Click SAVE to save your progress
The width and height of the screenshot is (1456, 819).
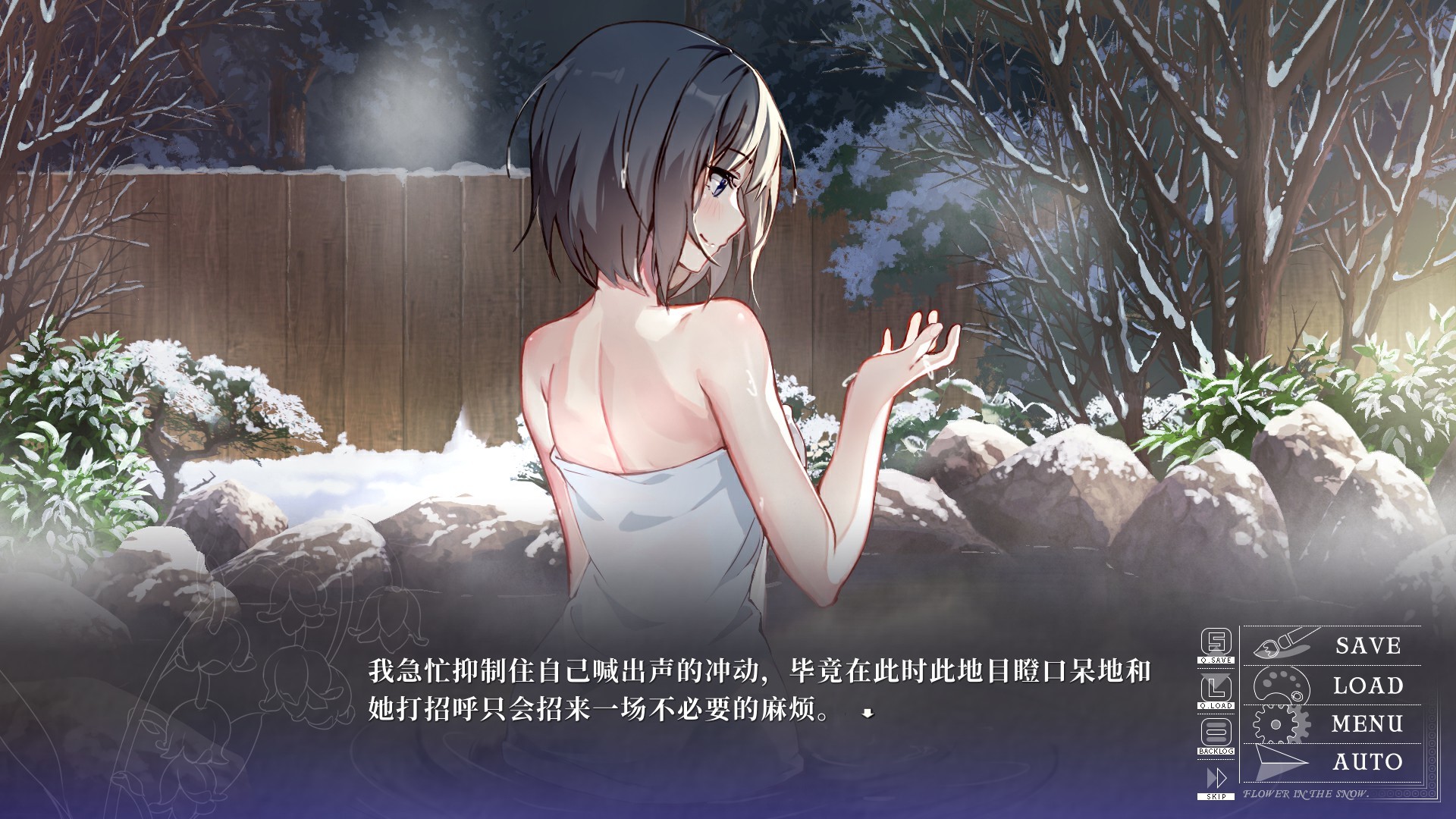(x=1367, y=644)
